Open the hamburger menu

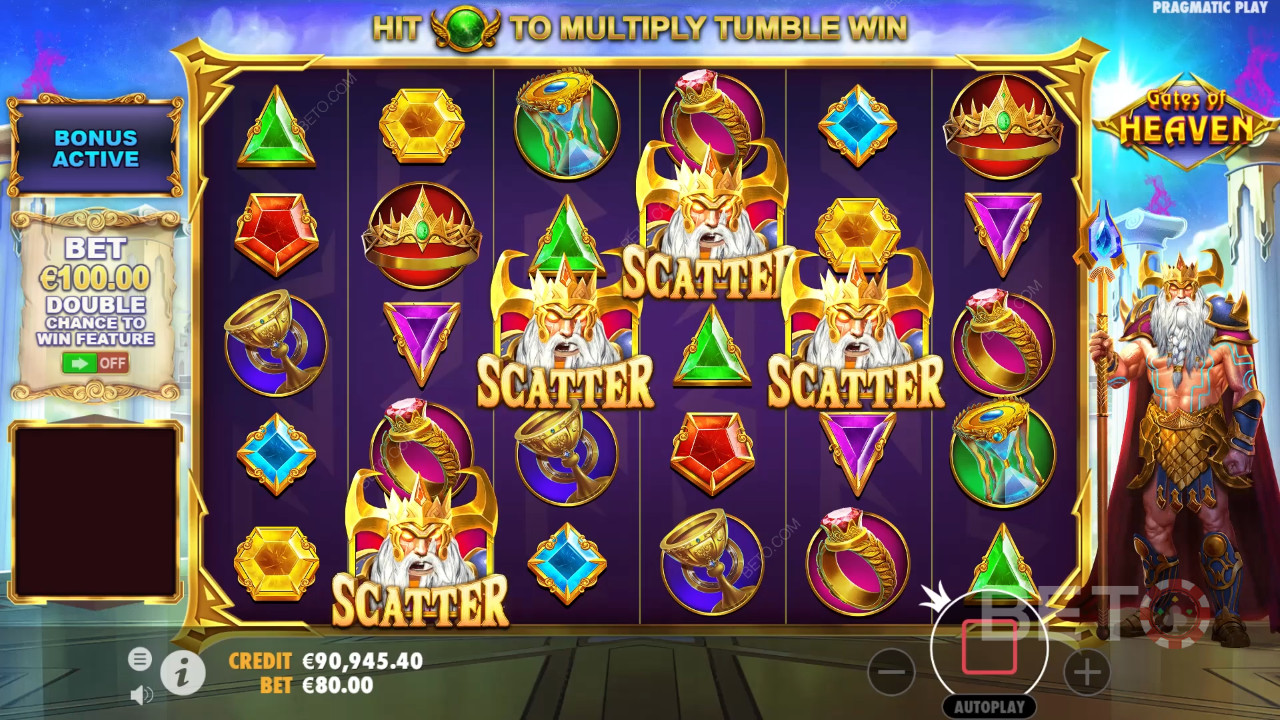140,658
